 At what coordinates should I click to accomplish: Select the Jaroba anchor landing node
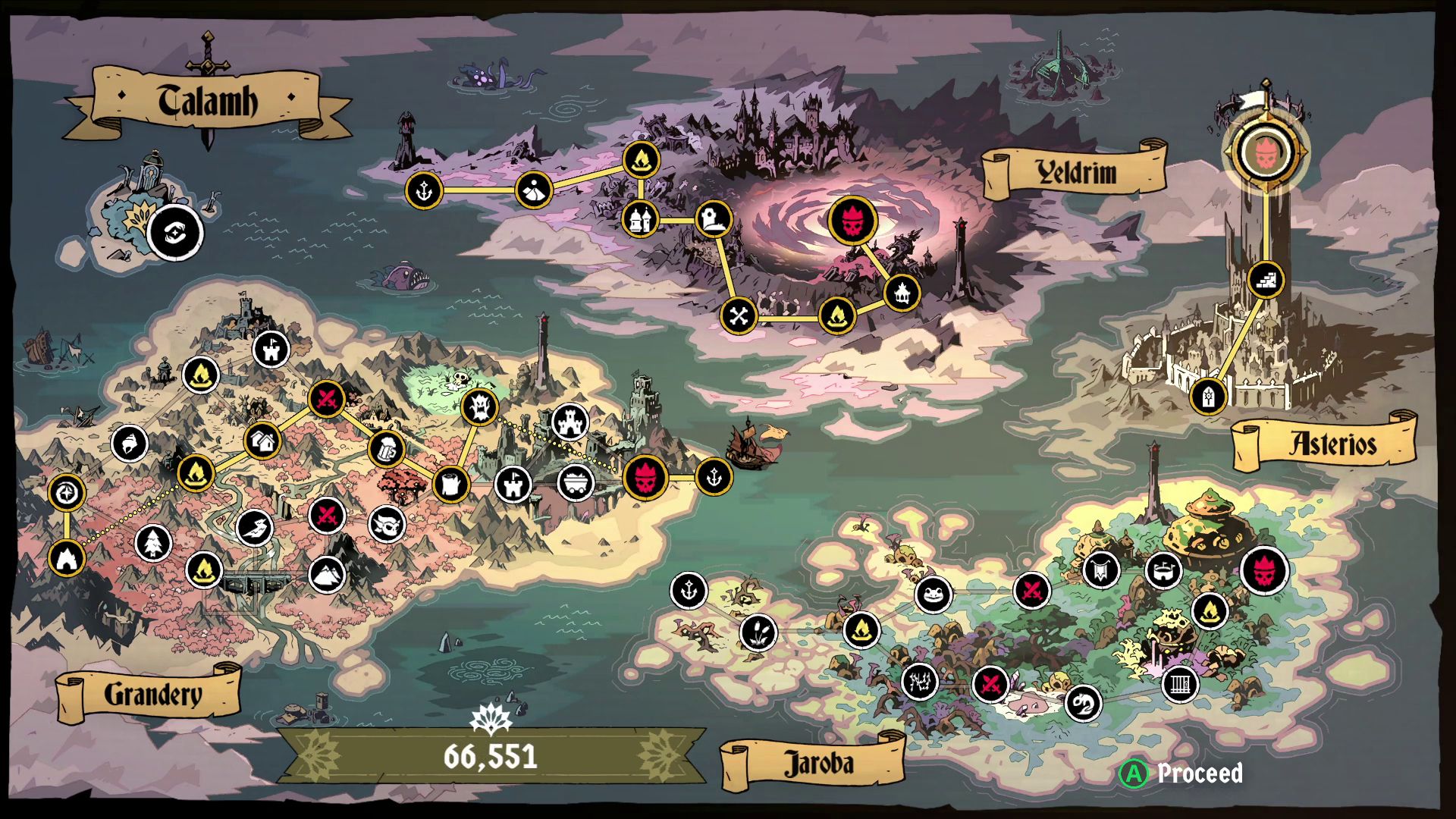[689, 591]
